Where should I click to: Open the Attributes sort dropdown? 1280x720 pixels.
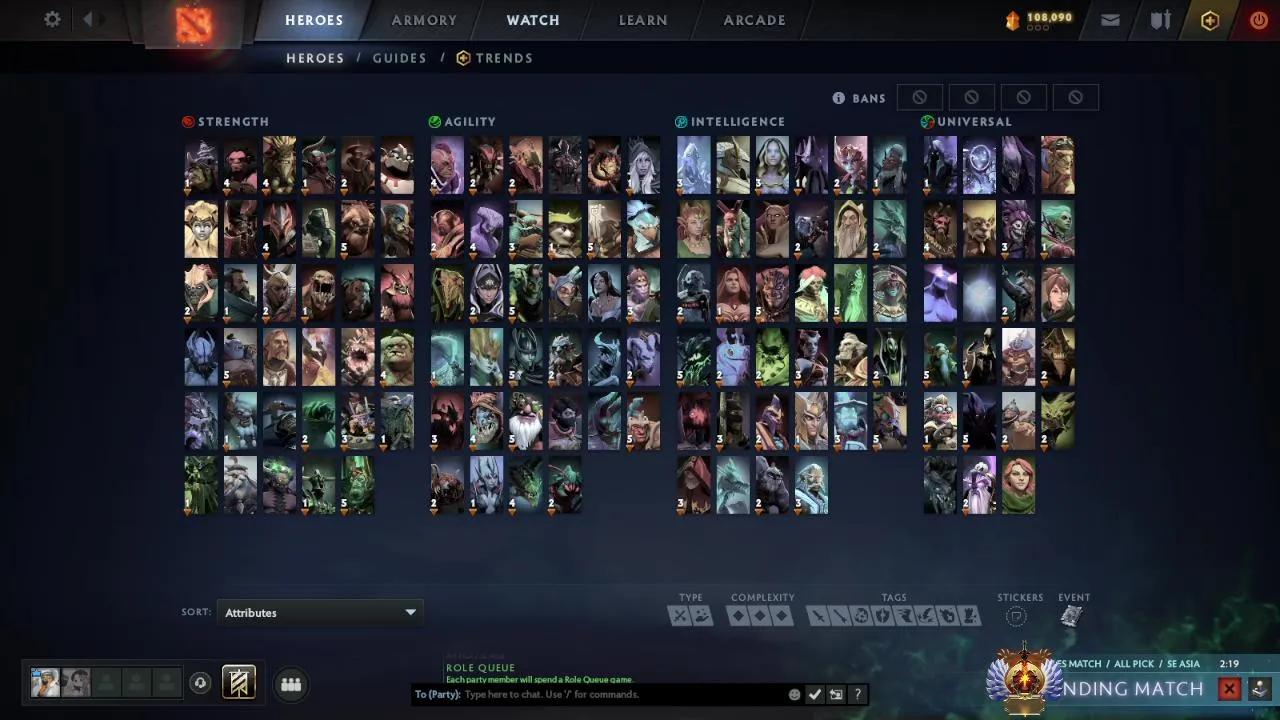[x=320, y=612]
